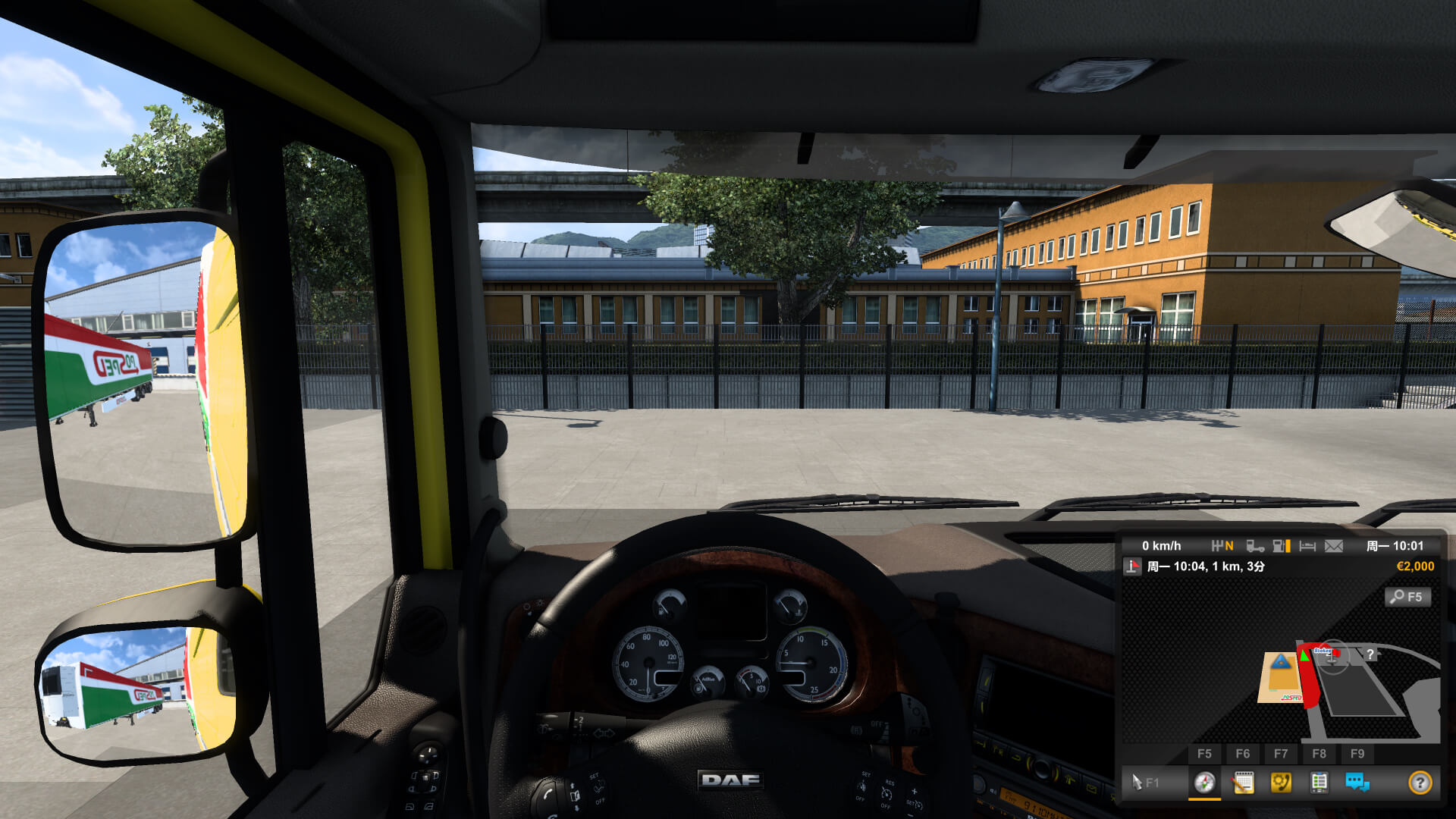Switch to the F9 tab
The width and height of the screenshot is (1456, 819).
tap(1357, 753)
